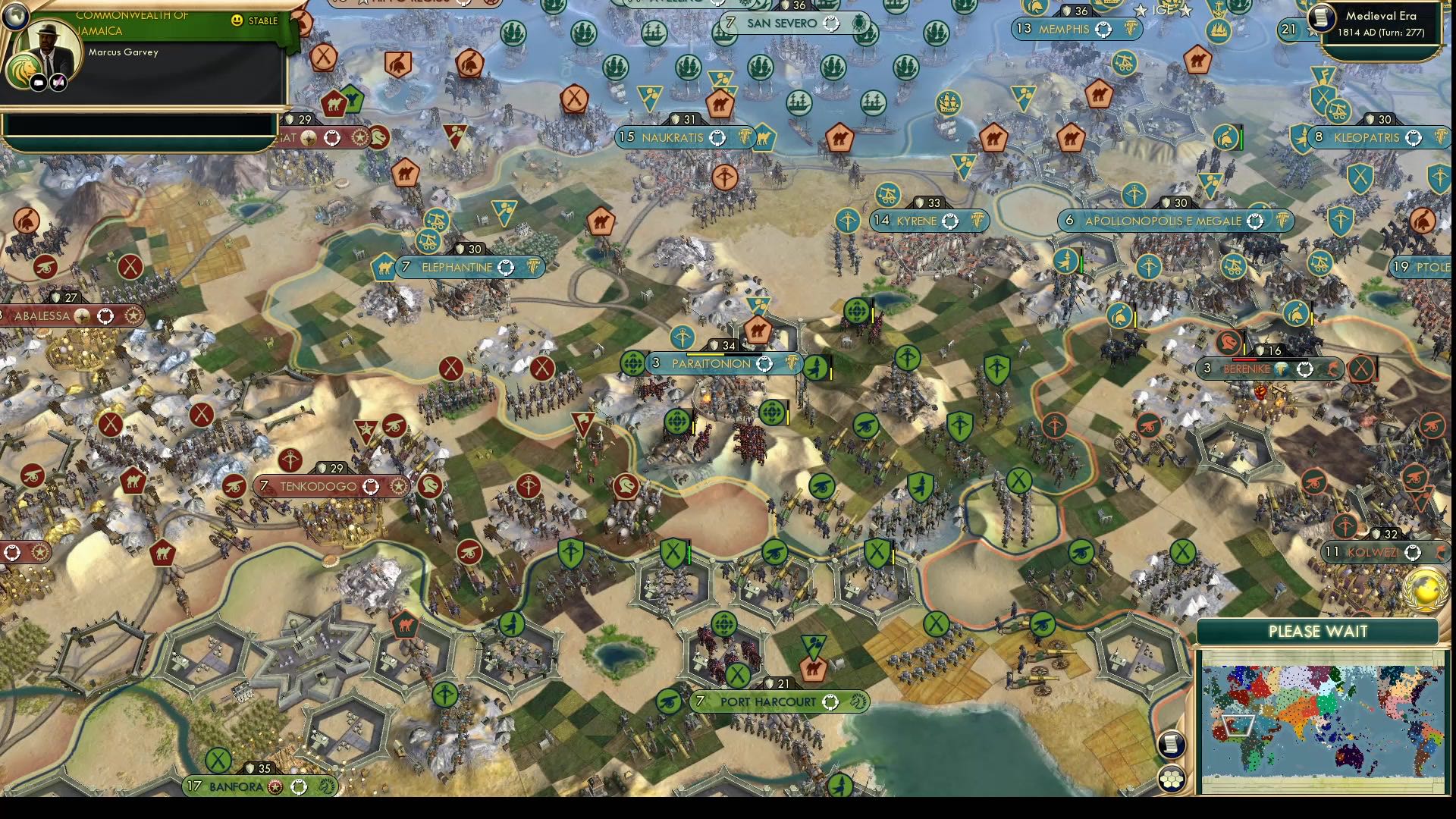Open the notifications log scroll icon
The image size is (1456, 819).
1172,744
